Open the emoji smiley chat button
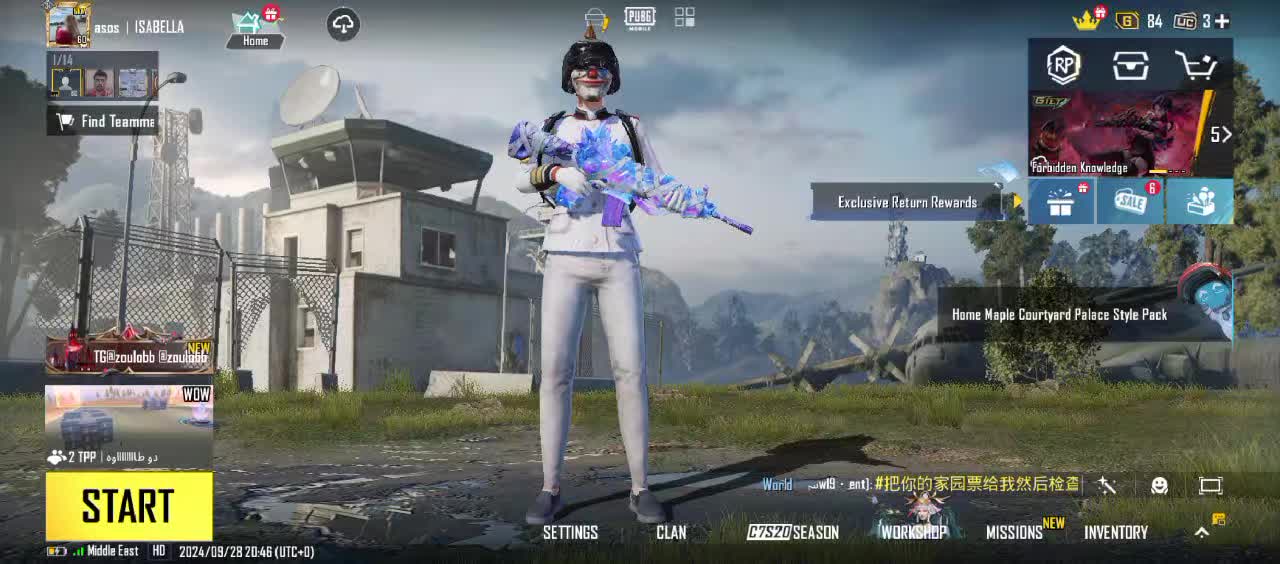The image size is (1280, 564). tap(1159, 485)
